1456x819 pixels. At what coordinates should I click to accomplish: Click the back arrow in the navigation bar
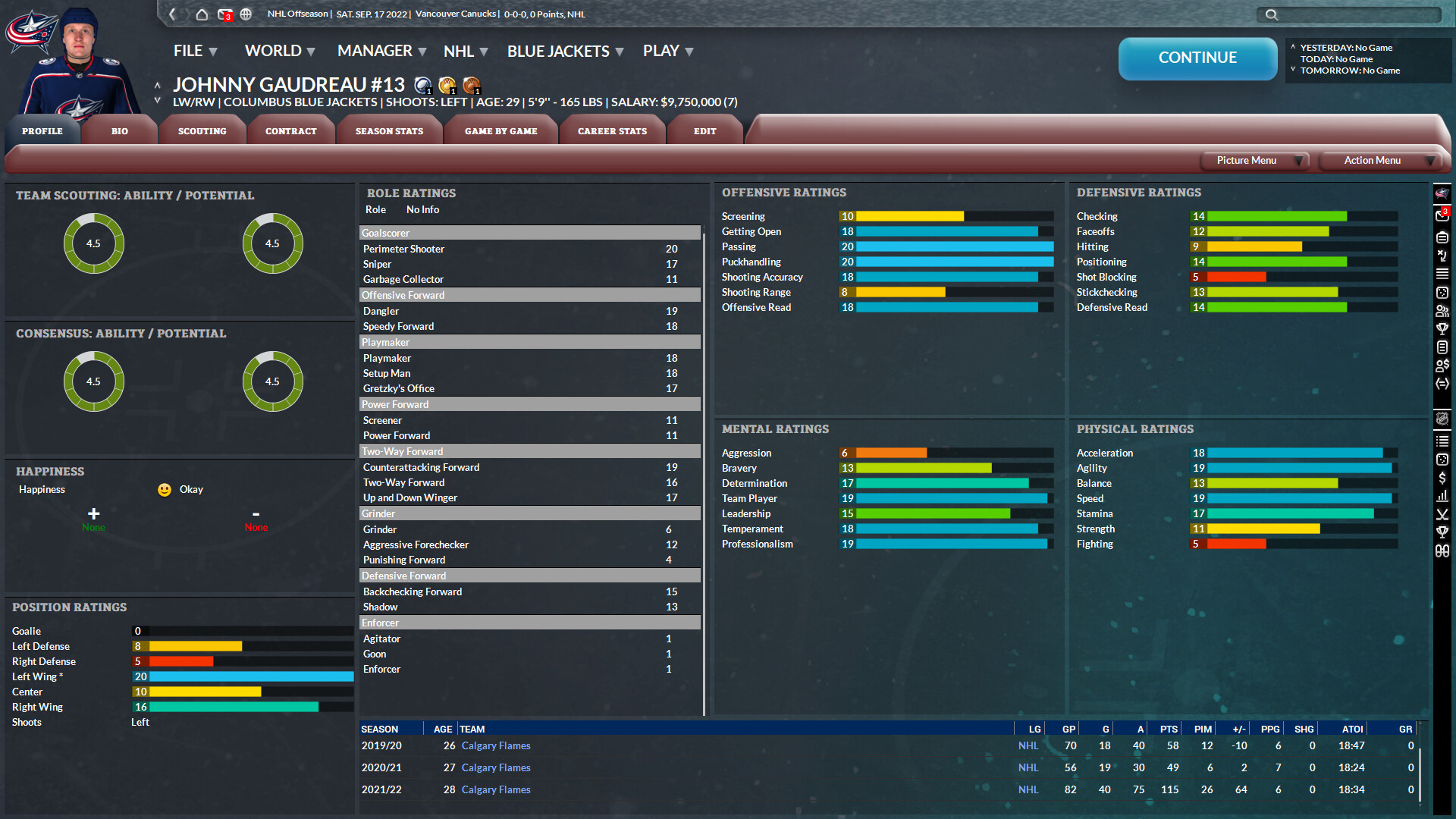click(173, 14)
